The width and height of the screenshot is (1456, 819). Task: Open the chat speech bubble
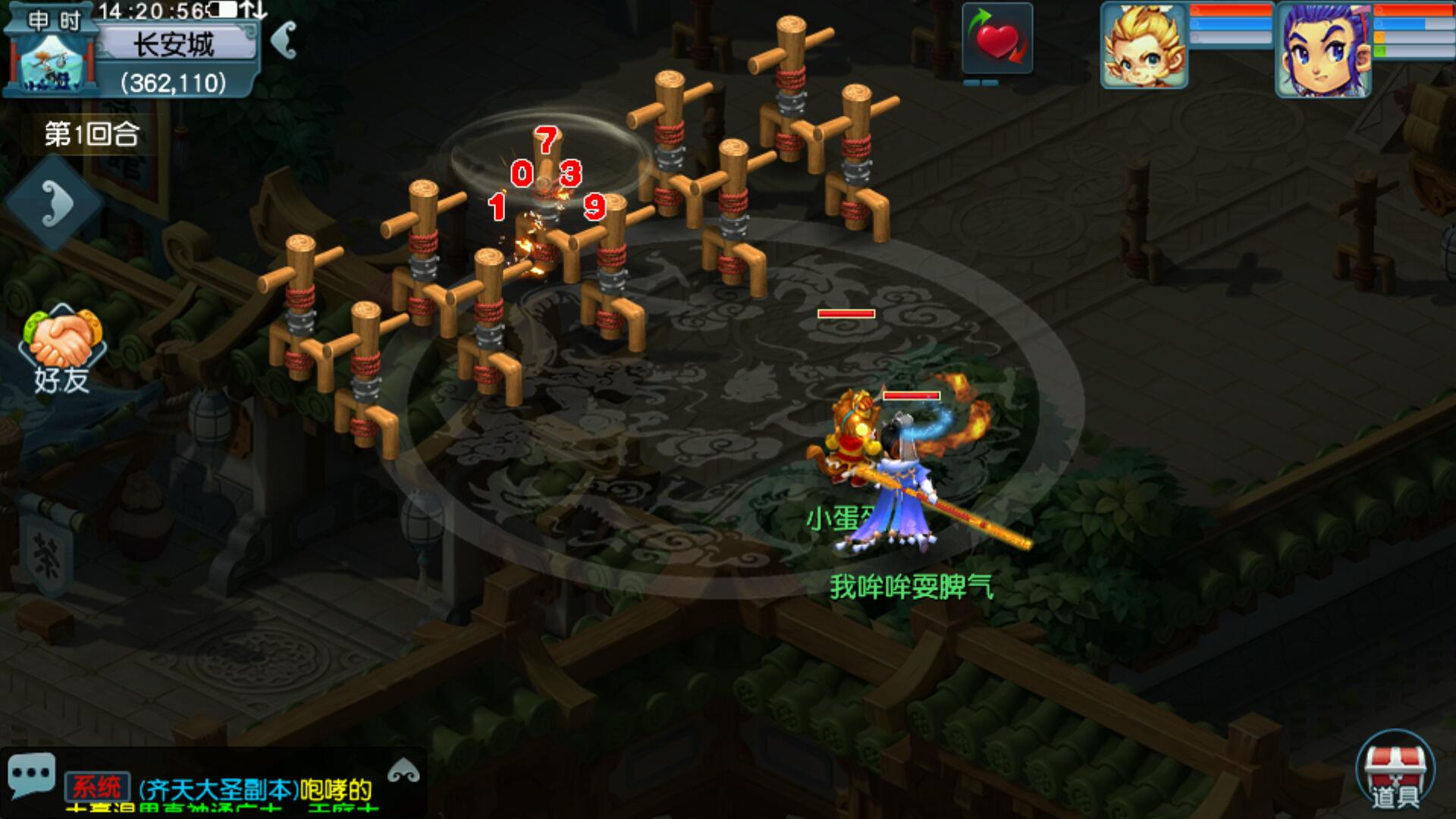pyautogui.click(x=31, y=776)
